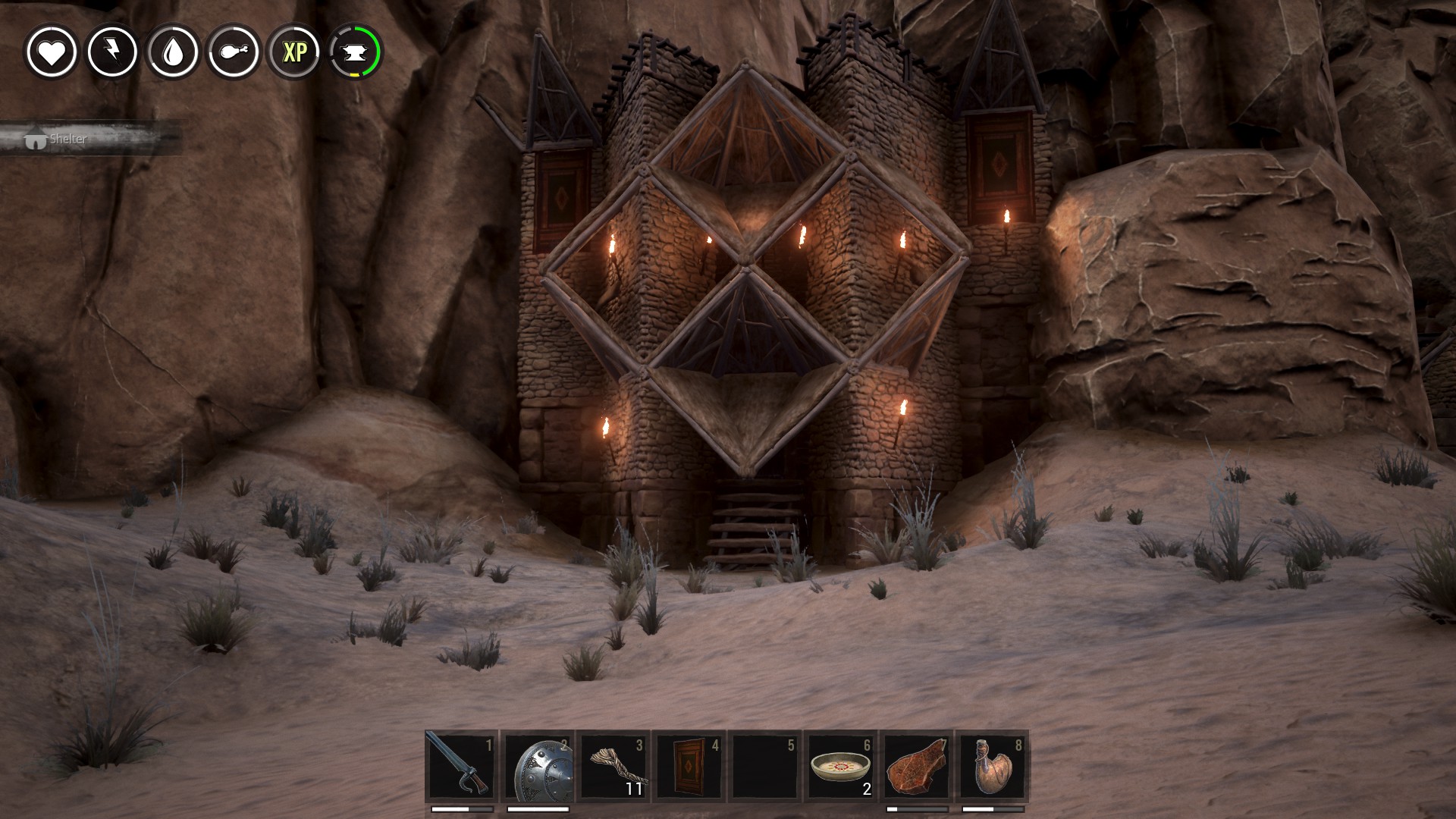The image size is (1456, 819).
Task: Click the water drop thirst icon
Action: click(174, 52)
